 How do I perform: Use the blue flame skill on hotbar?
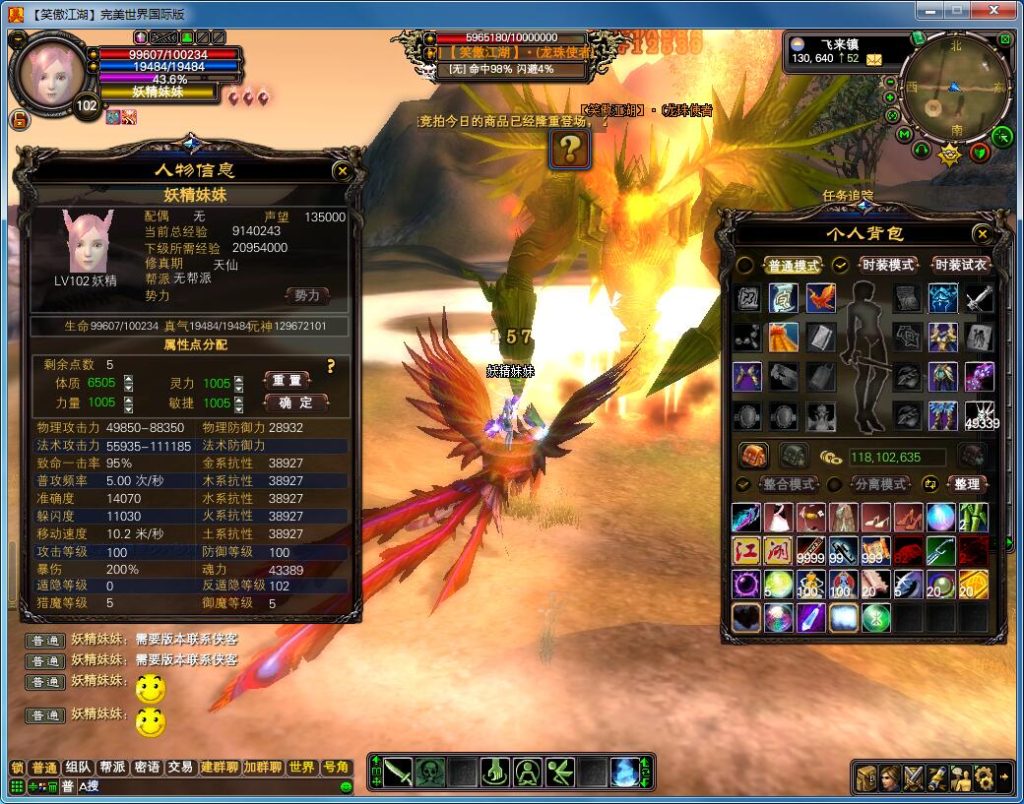[x=625, y=772]
